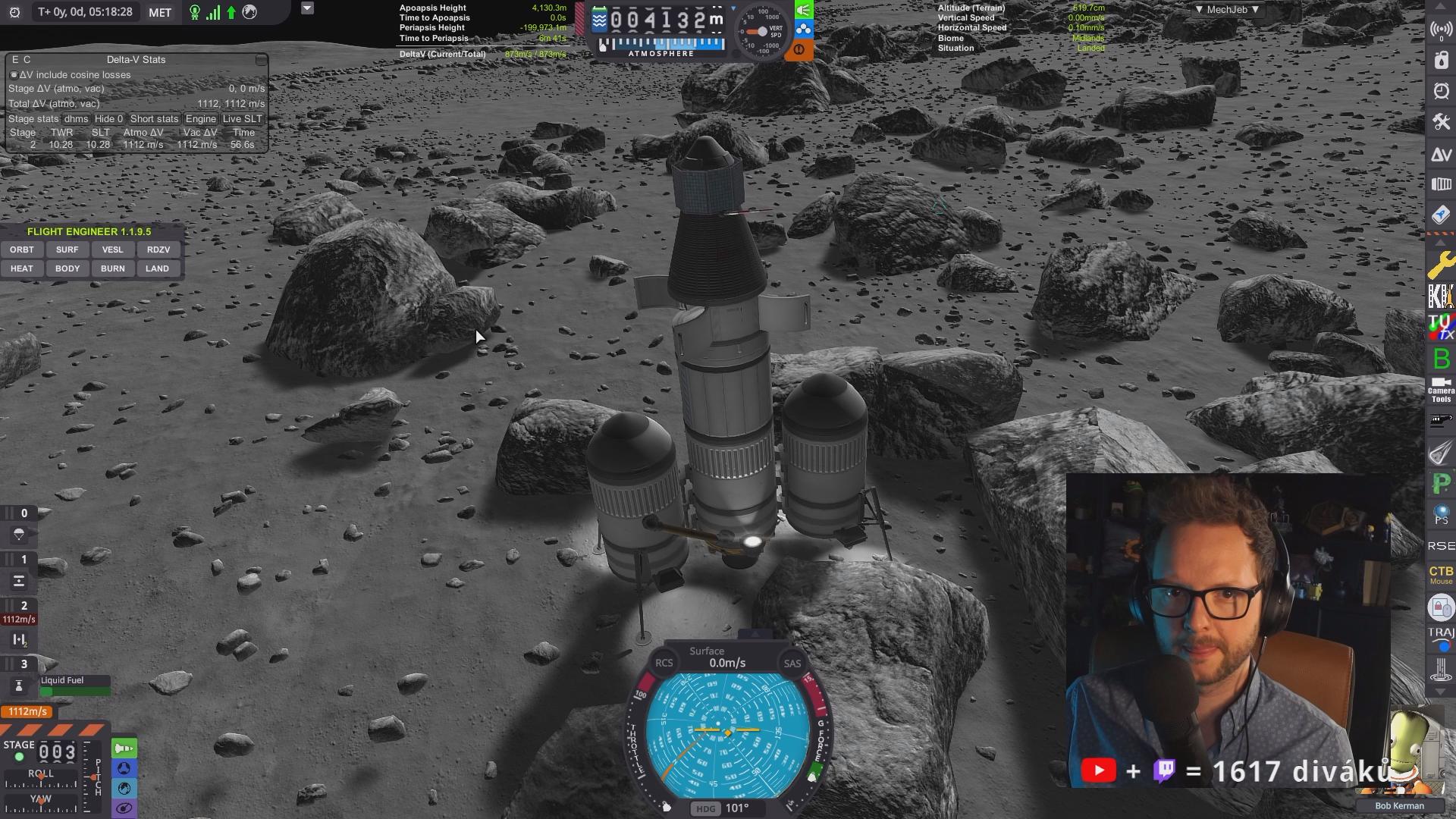Toggle the LAND landing readout
The width and height of the screenshot is (1456, 819).
point(158,268)
